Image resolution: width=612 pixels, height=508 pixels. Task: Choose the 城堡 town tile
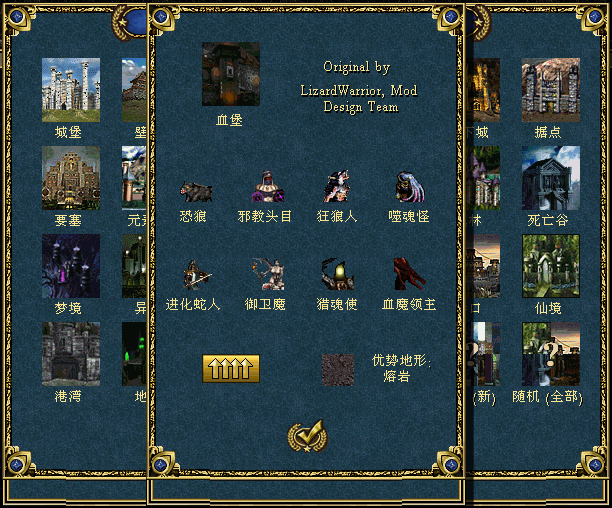pyautogui.click(x=70, y=89)
